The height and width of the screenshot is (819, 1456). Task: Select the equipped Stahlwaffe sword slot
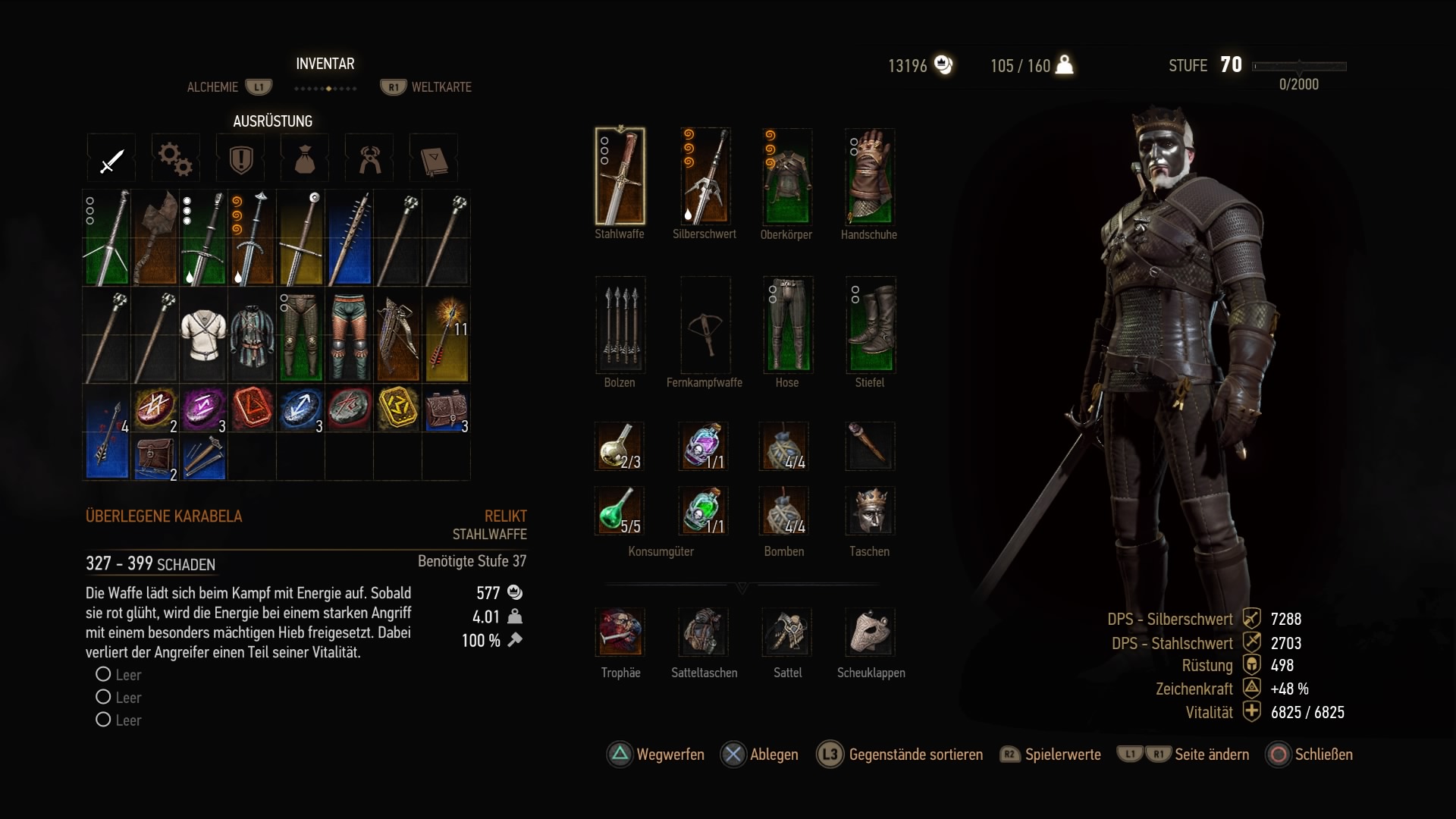[x=620, y=177]
